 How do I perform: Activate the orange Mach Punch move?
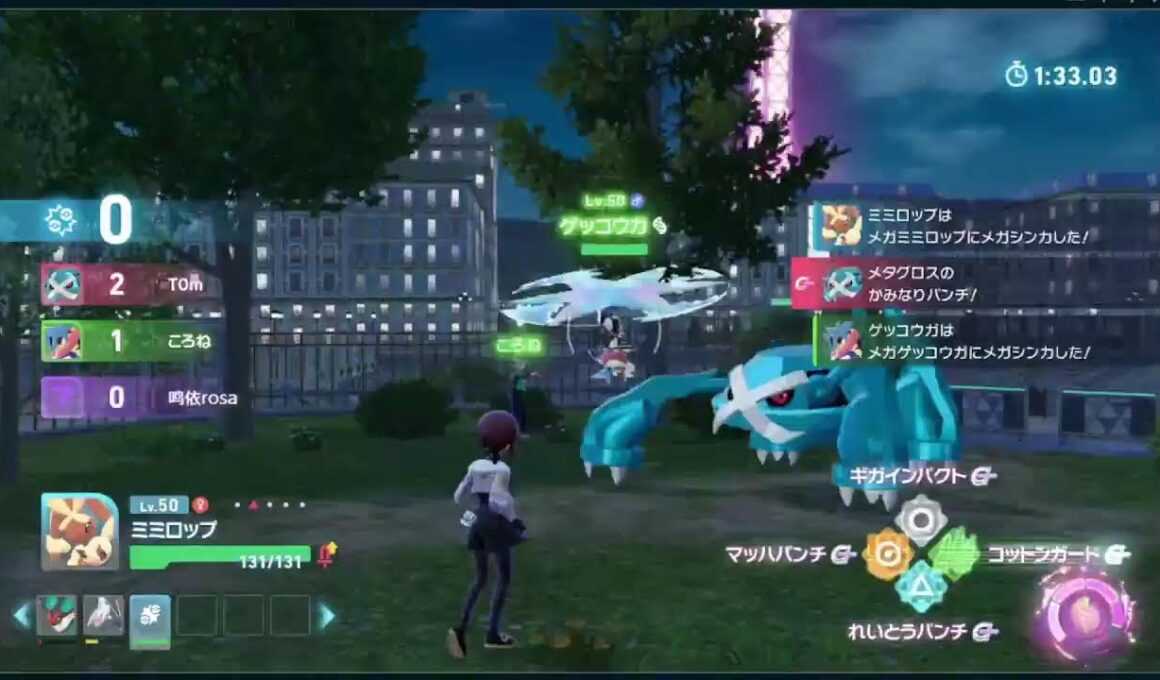pyautogui.click(x=888, y=554)
